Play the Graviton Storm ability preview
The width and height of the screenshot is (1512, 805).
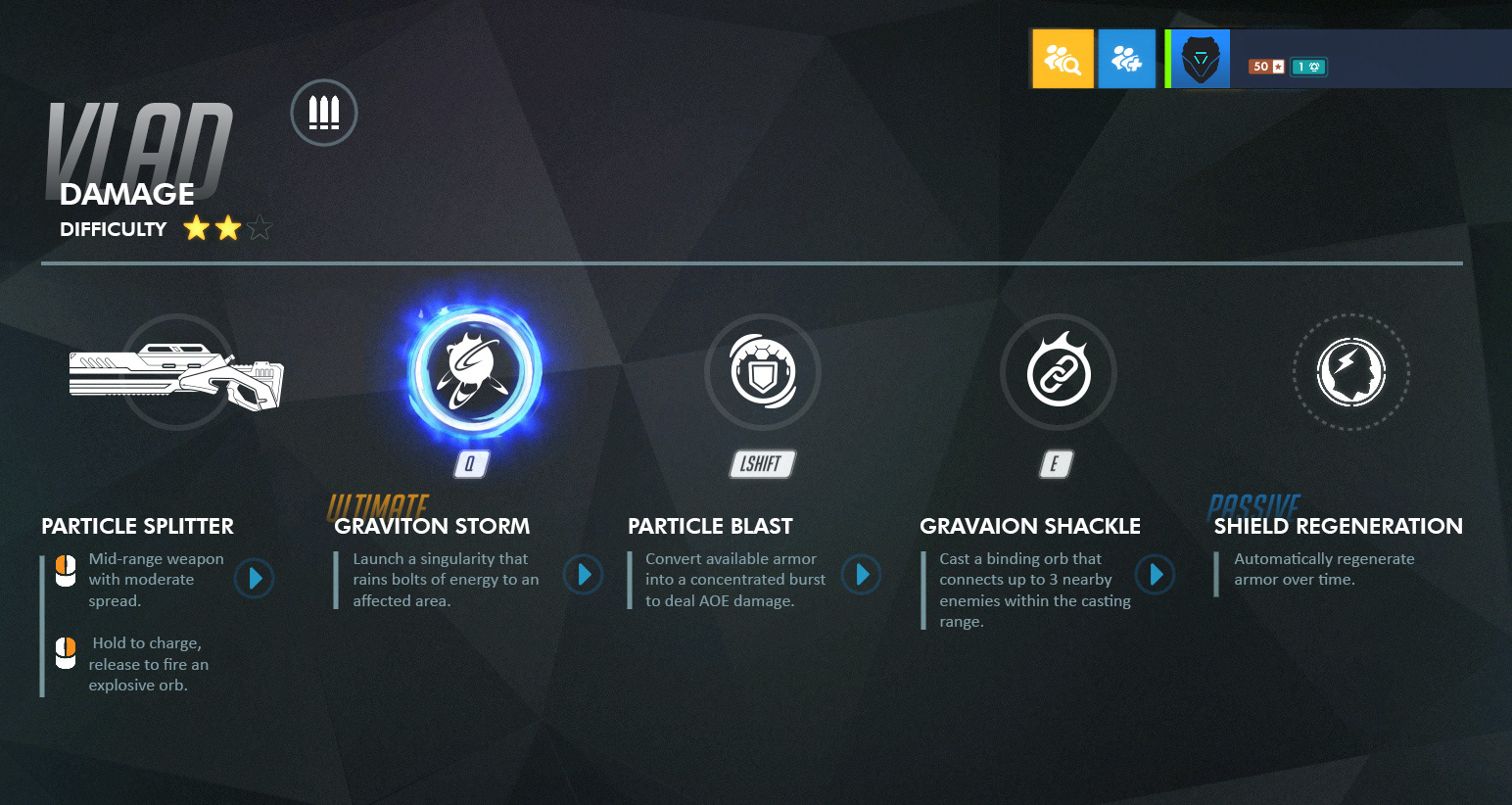584,576
